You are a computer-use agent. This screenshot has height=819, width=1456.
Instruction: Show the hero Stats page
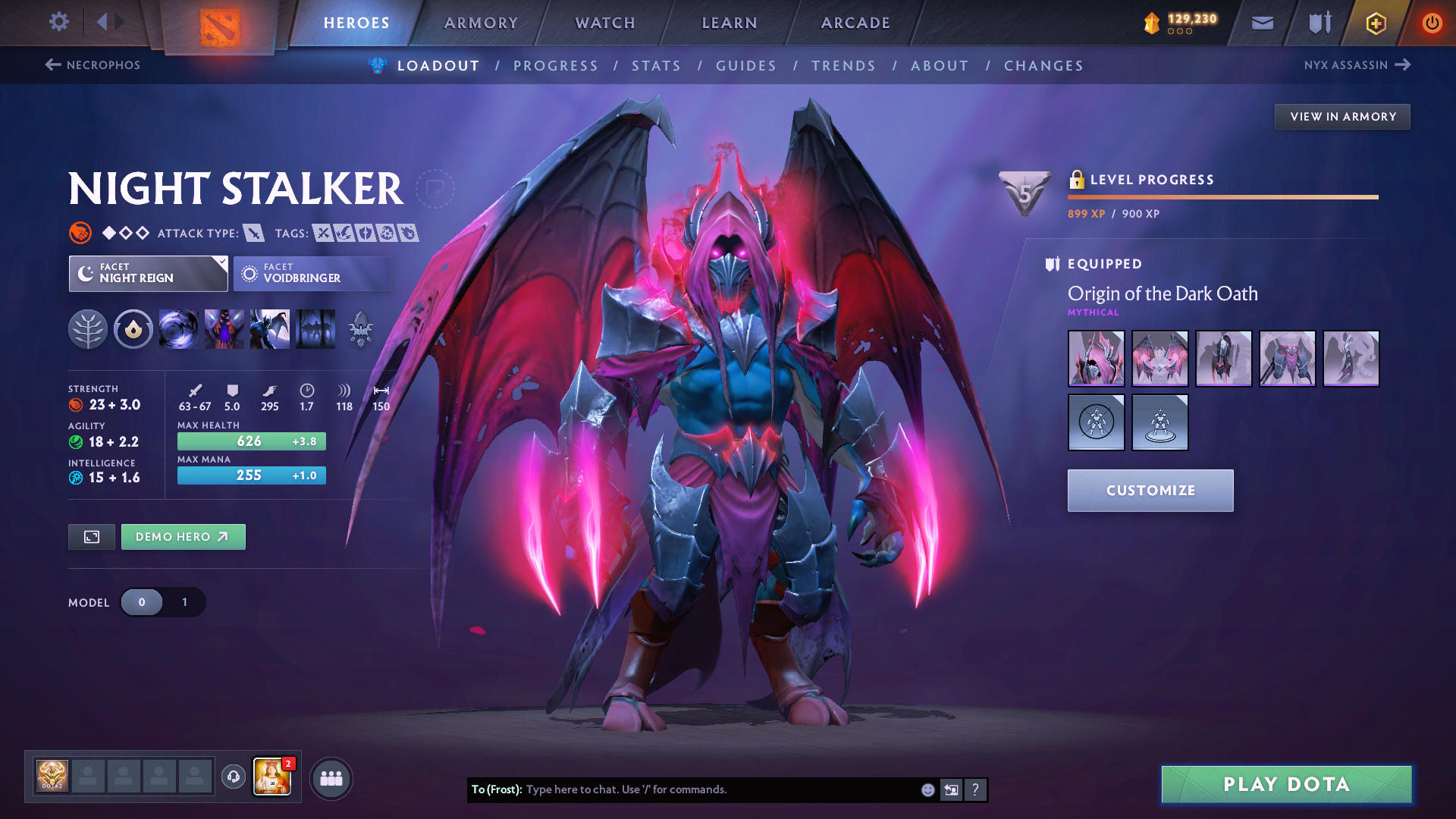656,66
